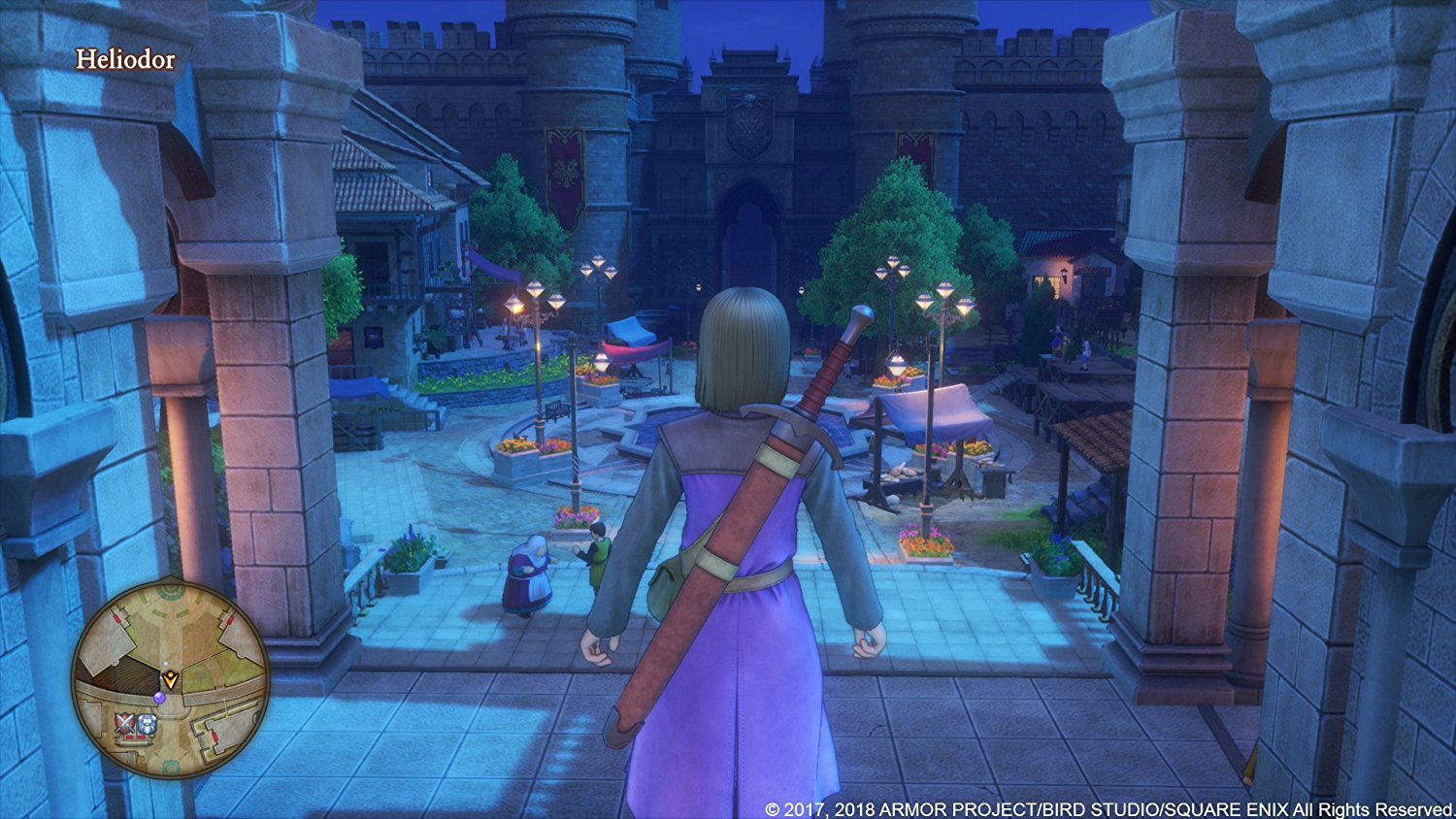Viewport: 1456px width, 819px height.
Task: Select the crossed-swords weapon shop icon on minimap
Action: click(124, 723)
